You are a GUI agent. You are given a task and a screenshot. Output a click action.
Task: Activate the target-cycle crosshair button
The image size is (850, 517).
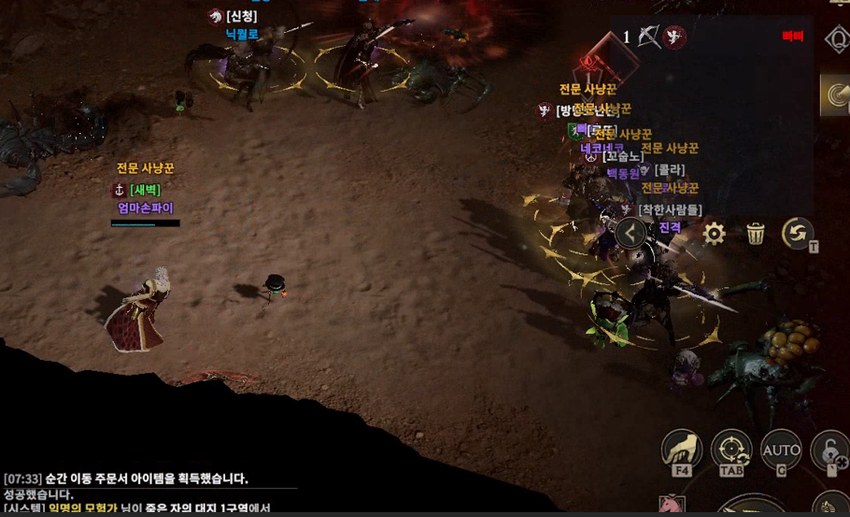click(731, 449)
